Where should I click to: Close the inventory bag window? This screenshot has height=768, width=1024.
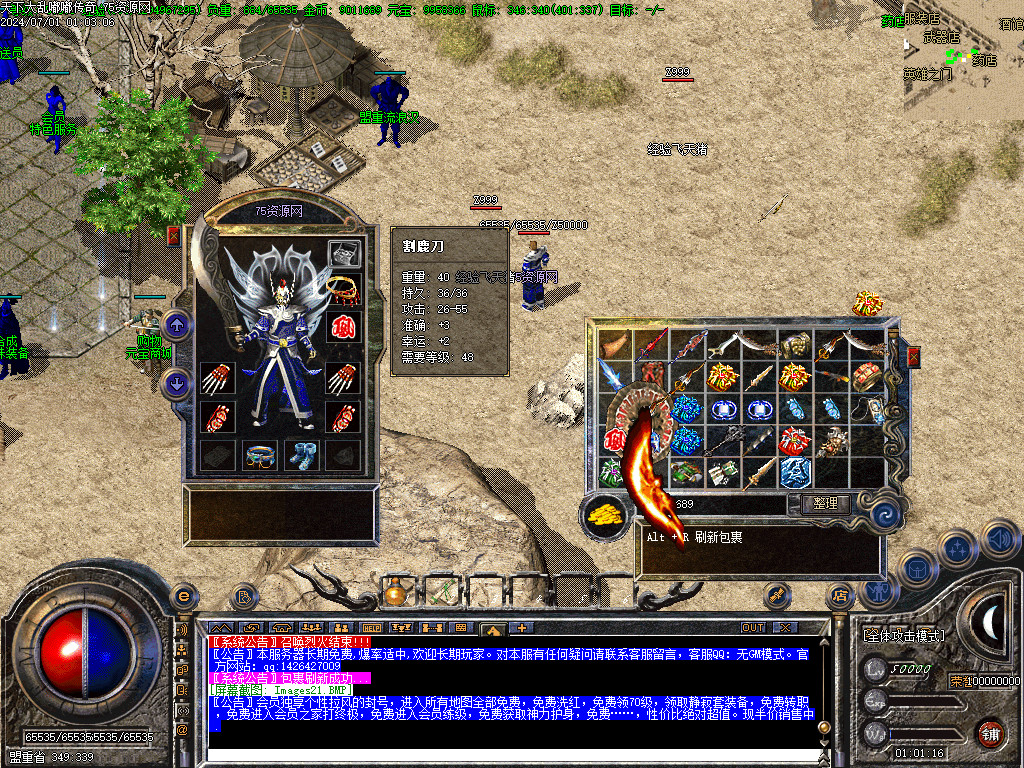[912, 356]
